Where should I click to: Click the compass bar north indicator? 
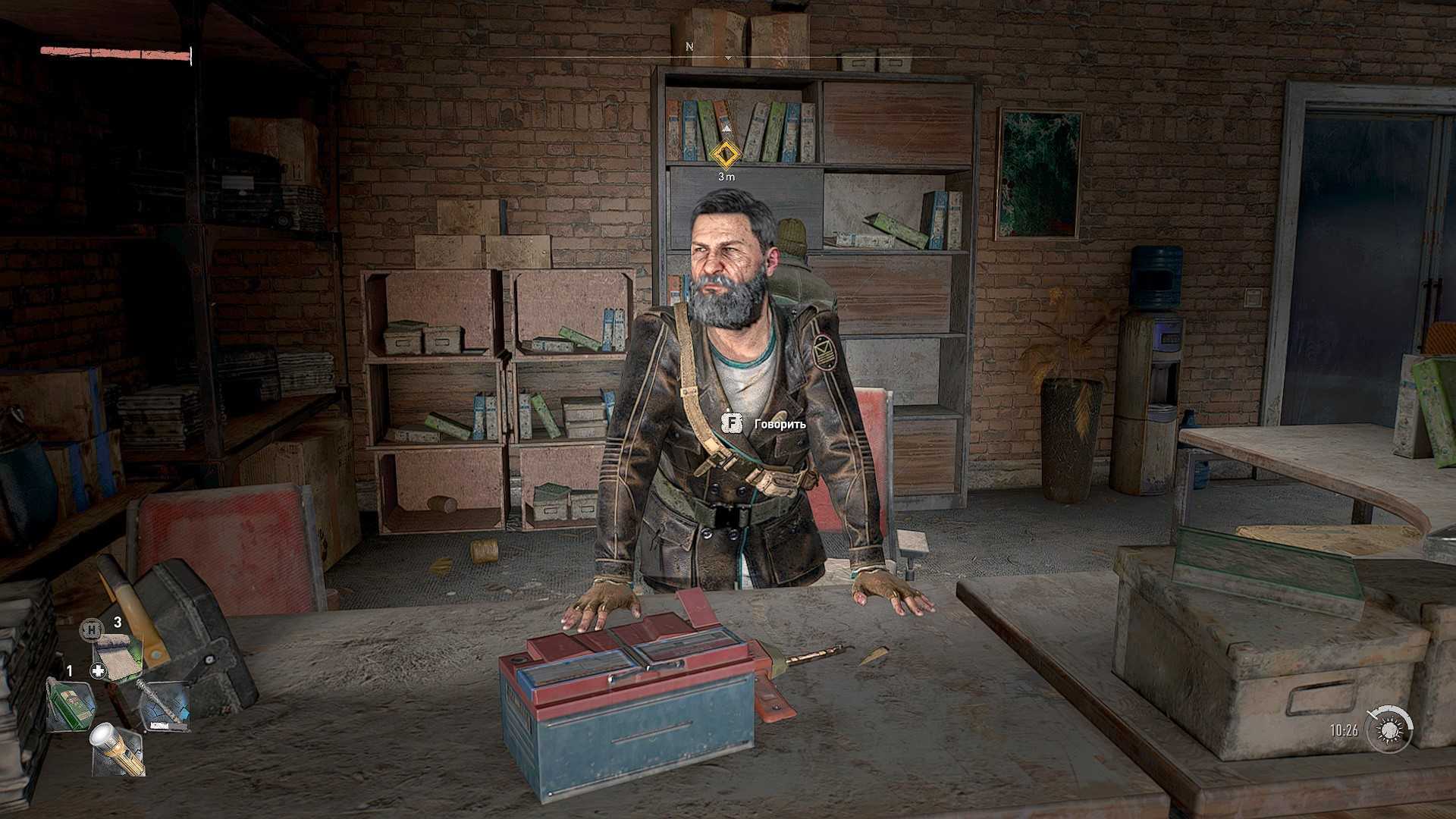click(x=689, y=47)
